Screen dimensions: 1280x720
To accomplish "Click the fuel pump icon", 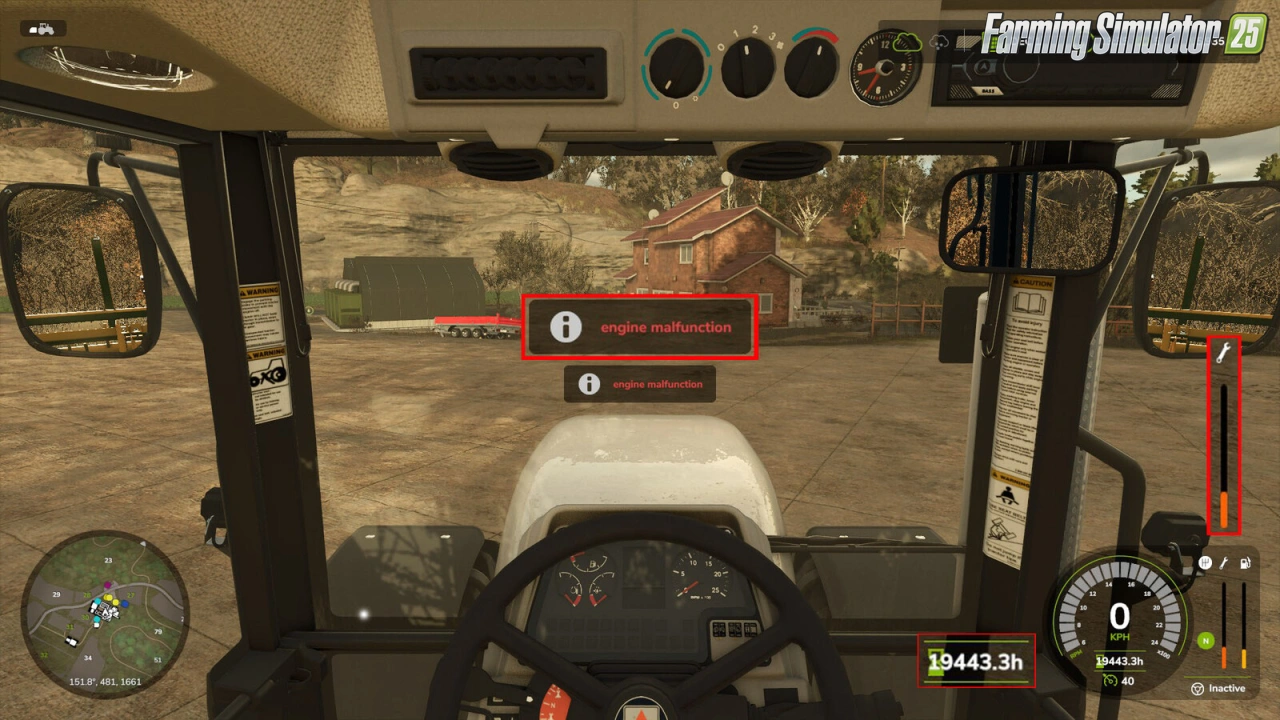I will tap(1245, 563).
